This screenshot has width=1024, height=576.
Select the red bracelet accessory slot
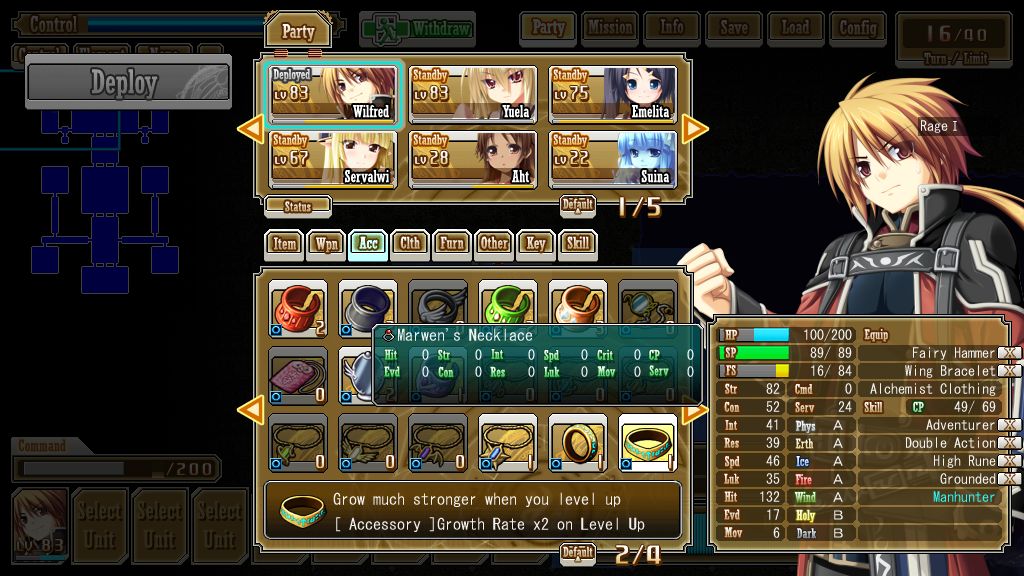(x=298, y=306)
